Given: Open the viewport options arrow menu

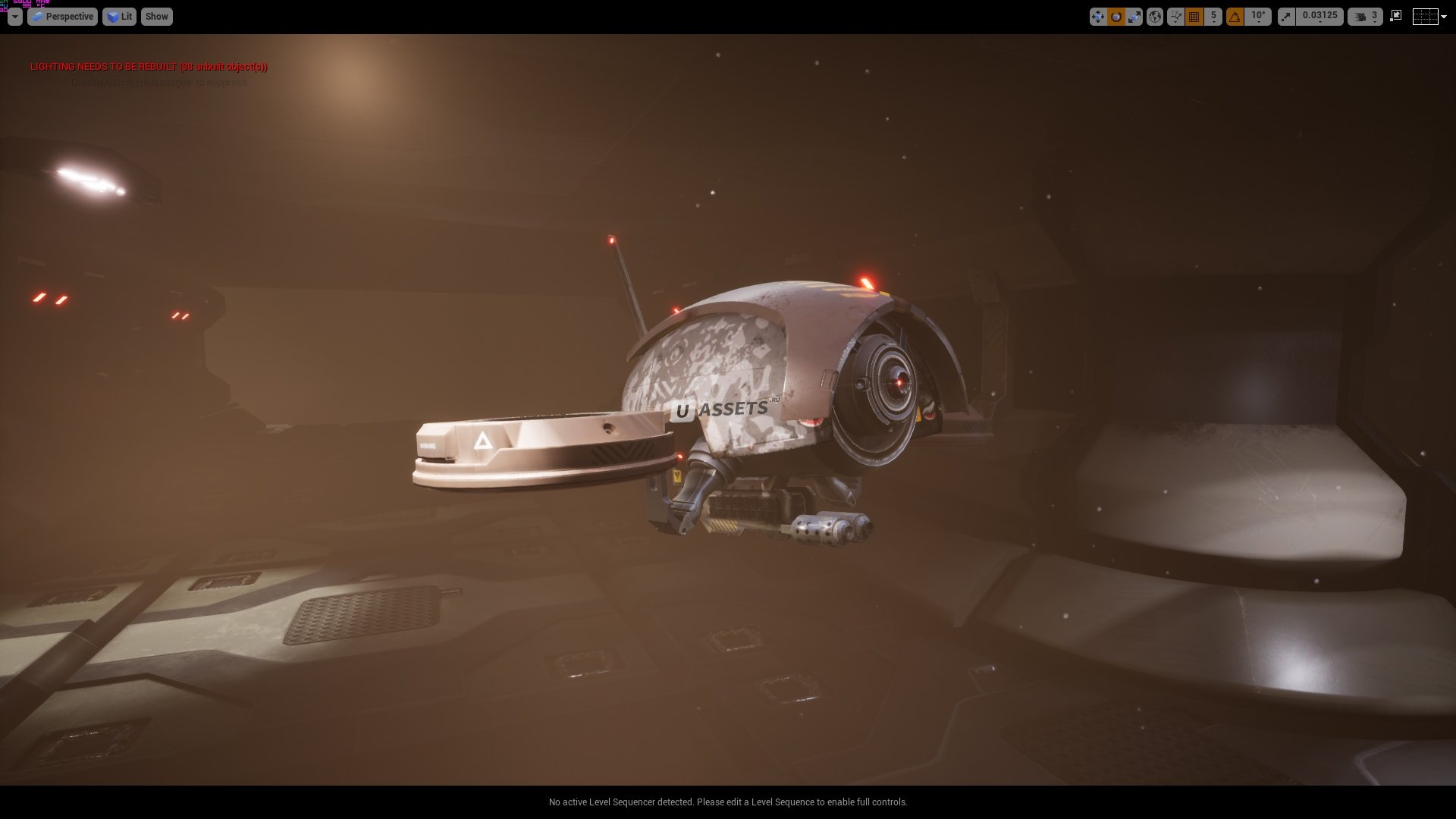Looking at the screenshot, I should pyautogui.click(x=14, y=17).
